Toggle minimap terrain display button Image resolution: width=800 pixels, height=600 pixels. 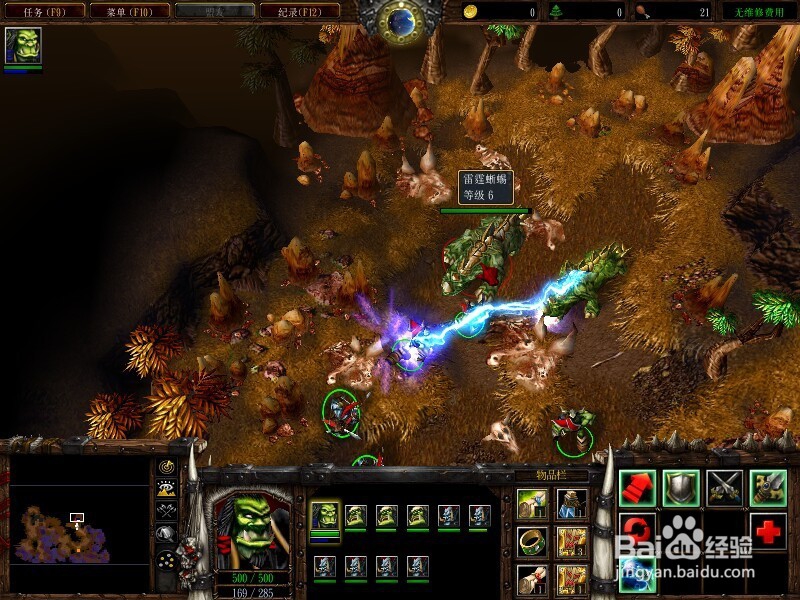167,490
